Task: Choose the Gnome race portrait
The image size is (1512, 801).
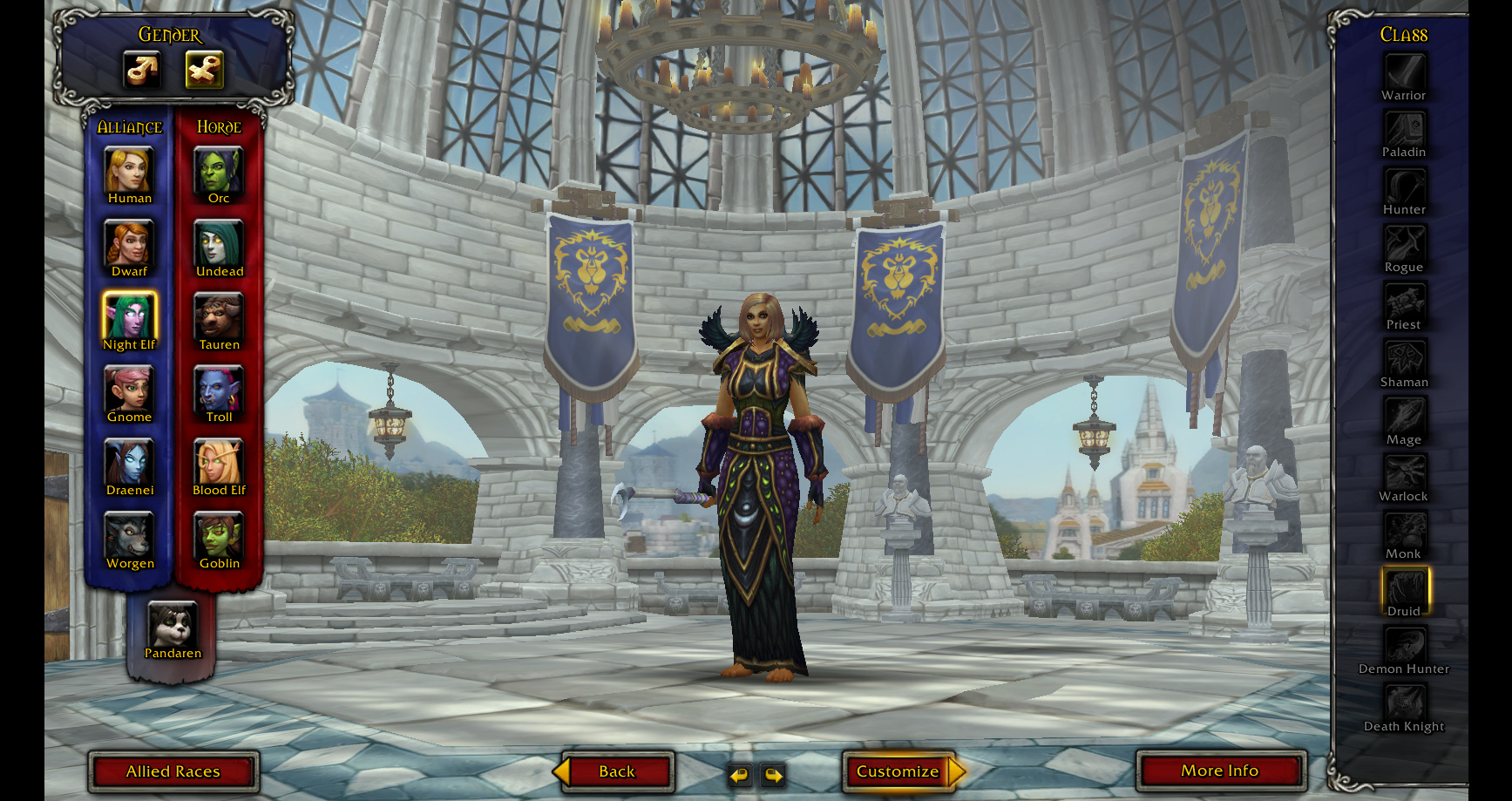Action: point(129,388)
